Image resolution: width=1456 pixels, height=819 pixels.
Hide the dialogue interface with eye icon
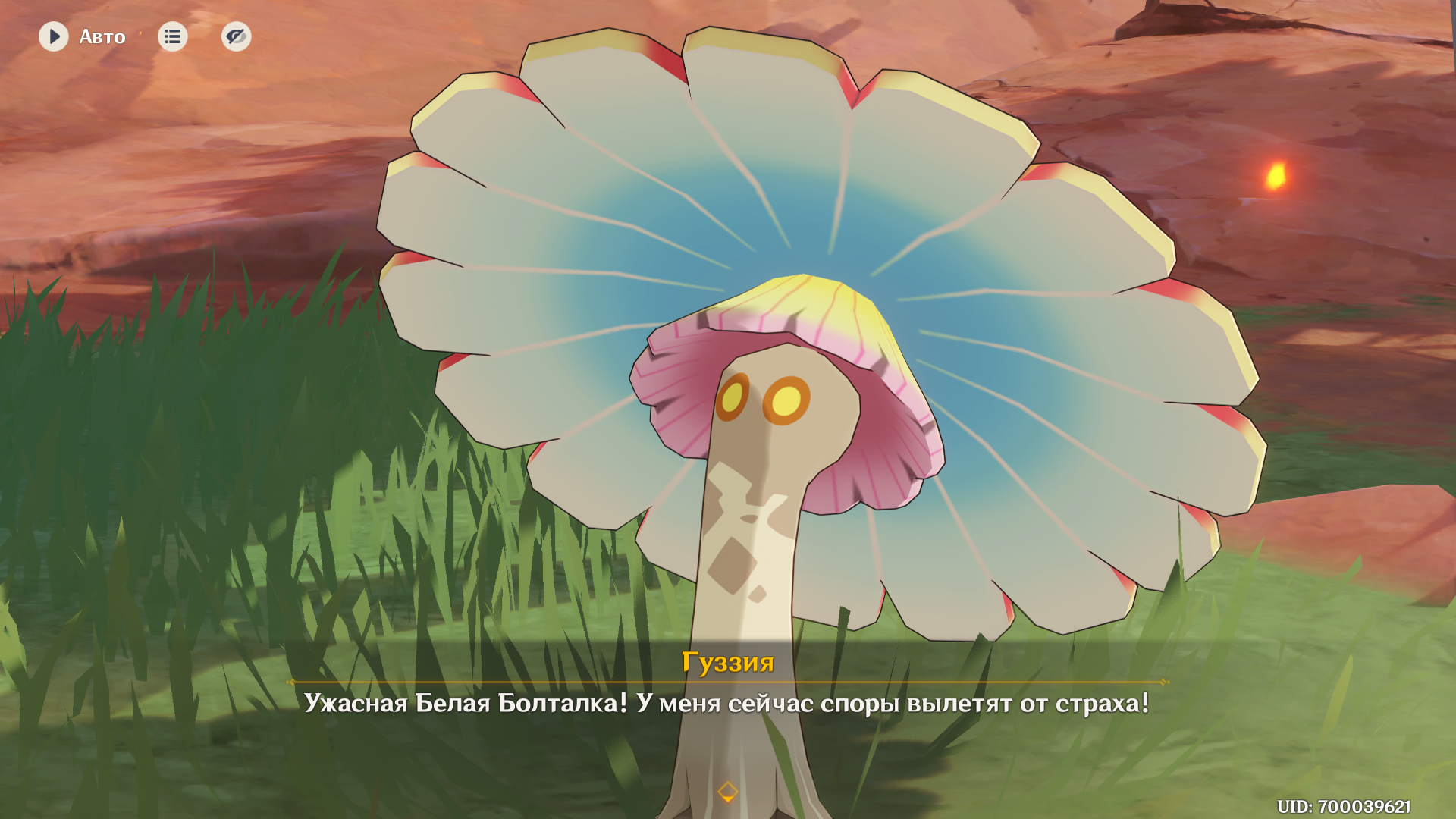click(x=236, y=36)
